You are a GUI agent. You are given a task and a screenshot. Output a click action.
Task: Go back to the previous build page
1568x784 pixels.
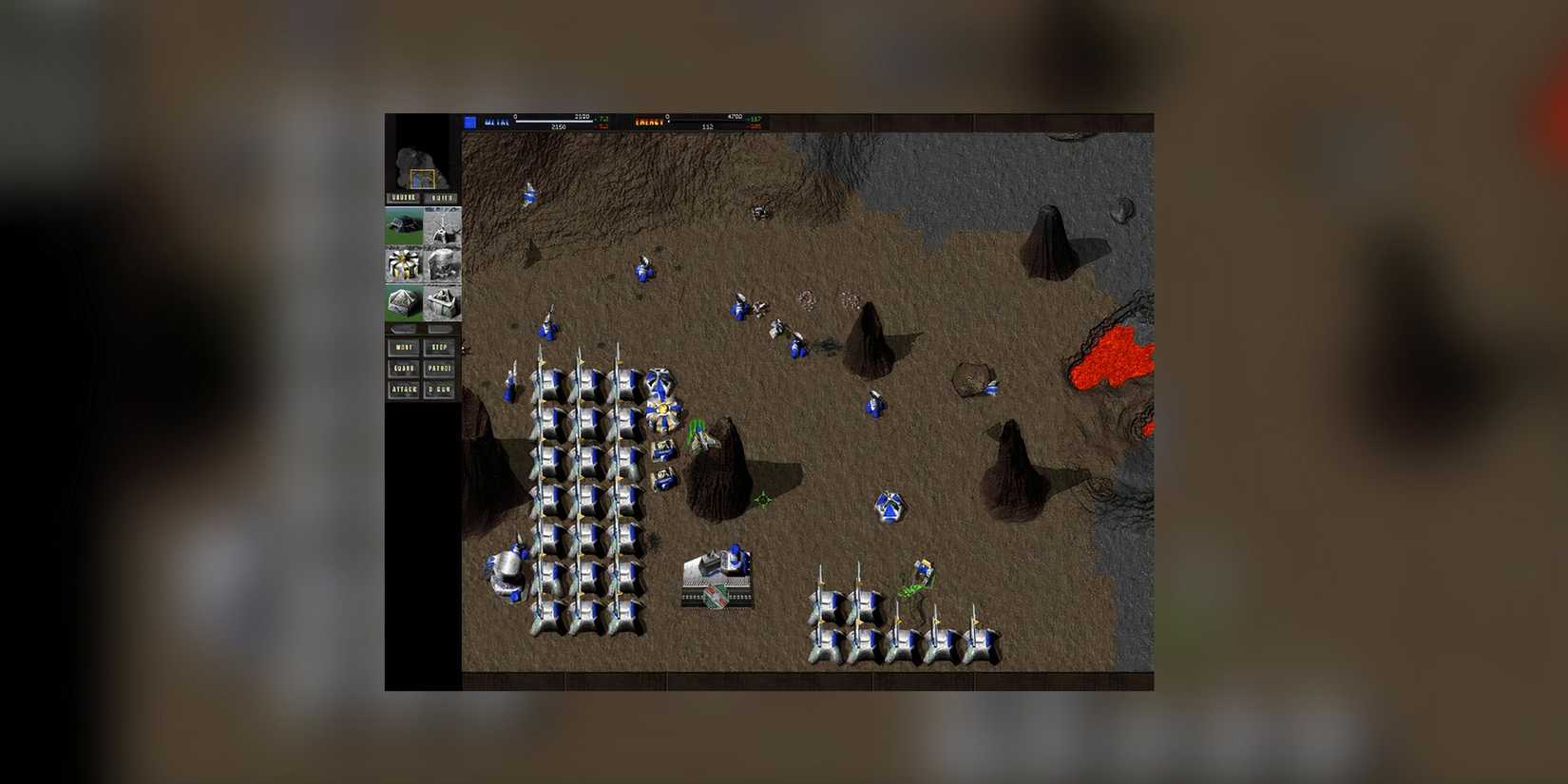point(403,330)
